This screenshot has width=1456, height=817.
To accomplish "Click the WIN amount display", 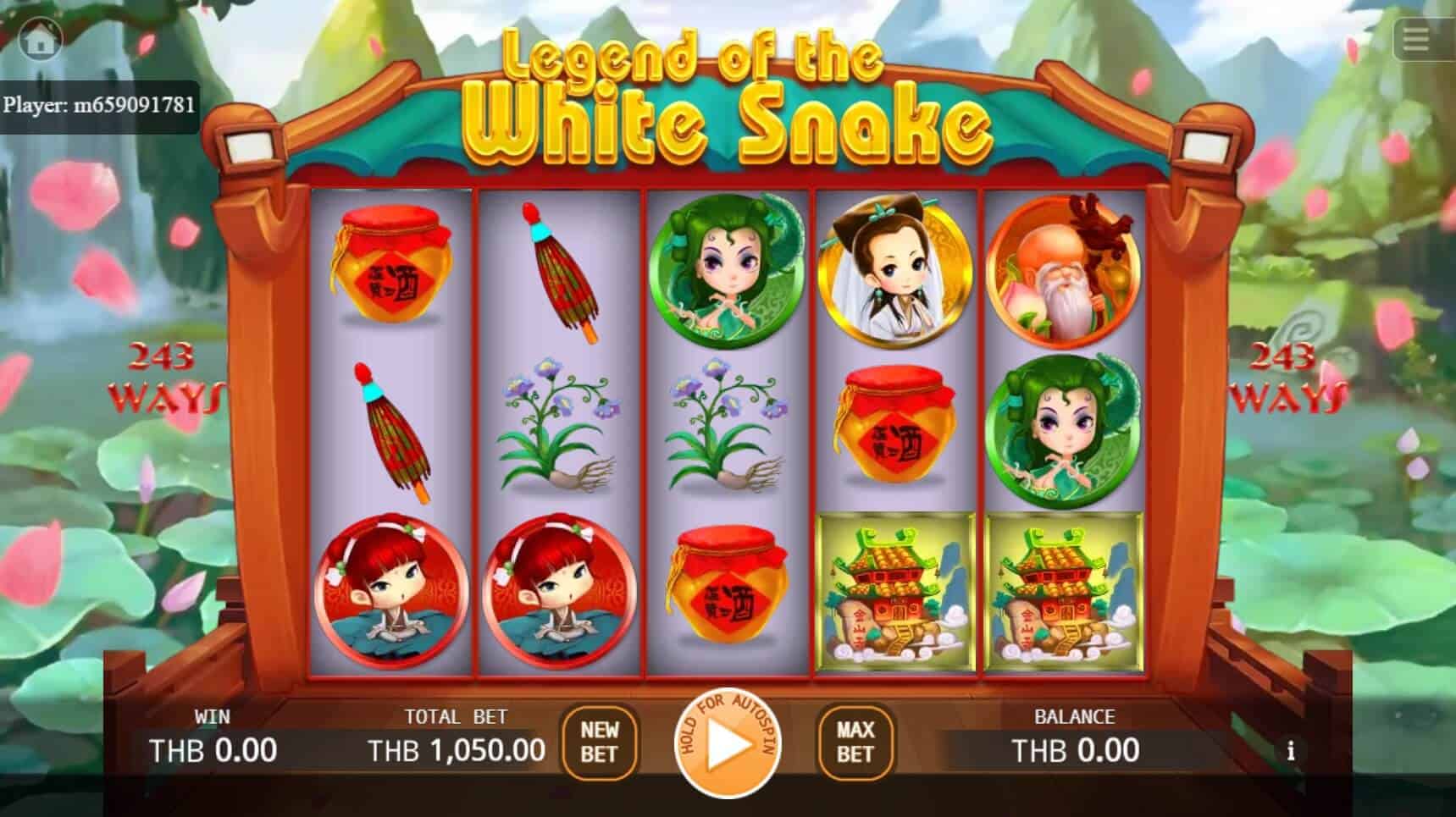I will pos(212,748).
